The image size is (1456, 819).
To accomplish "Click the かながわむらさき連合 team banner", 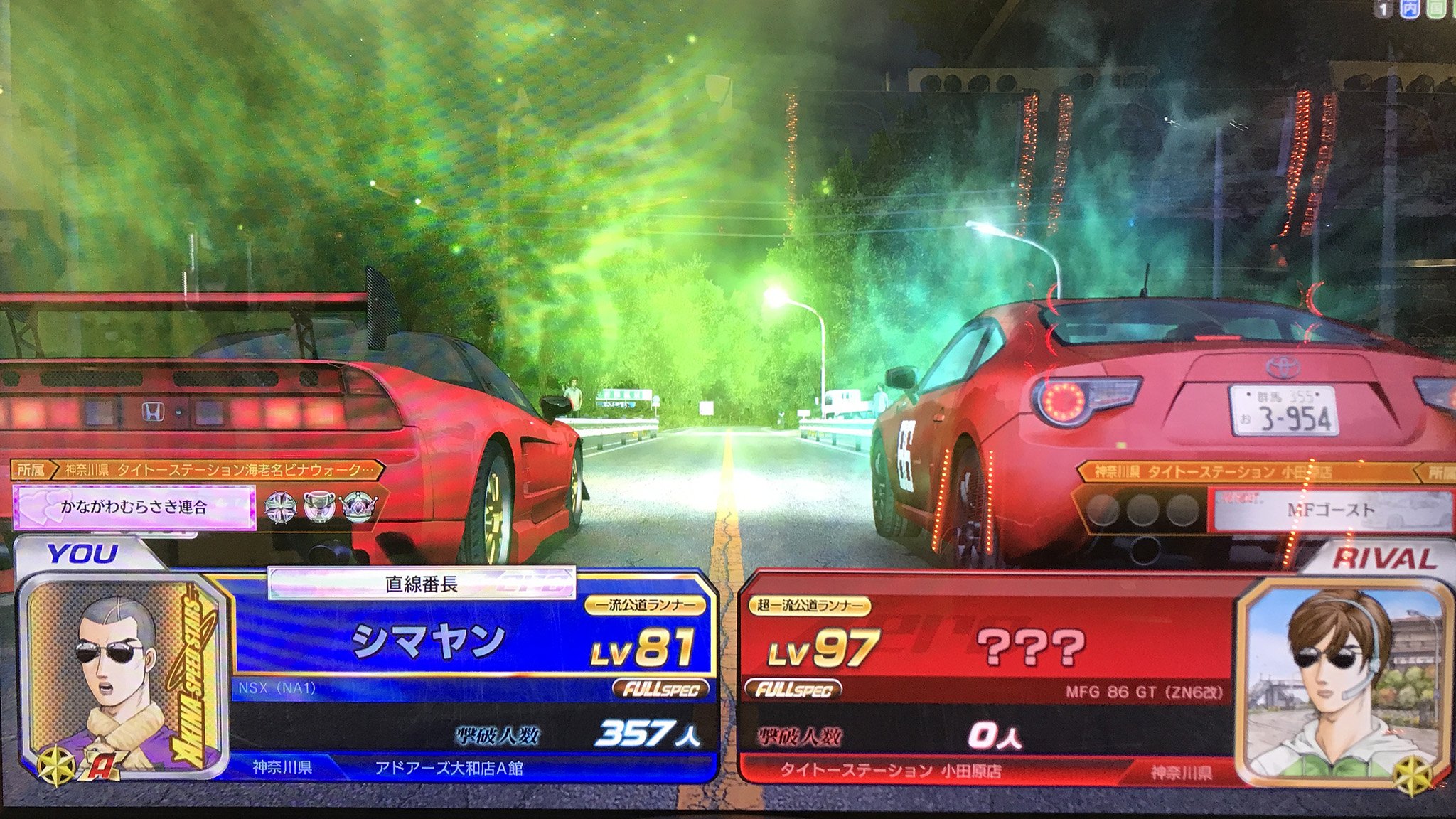I will 134,508.
